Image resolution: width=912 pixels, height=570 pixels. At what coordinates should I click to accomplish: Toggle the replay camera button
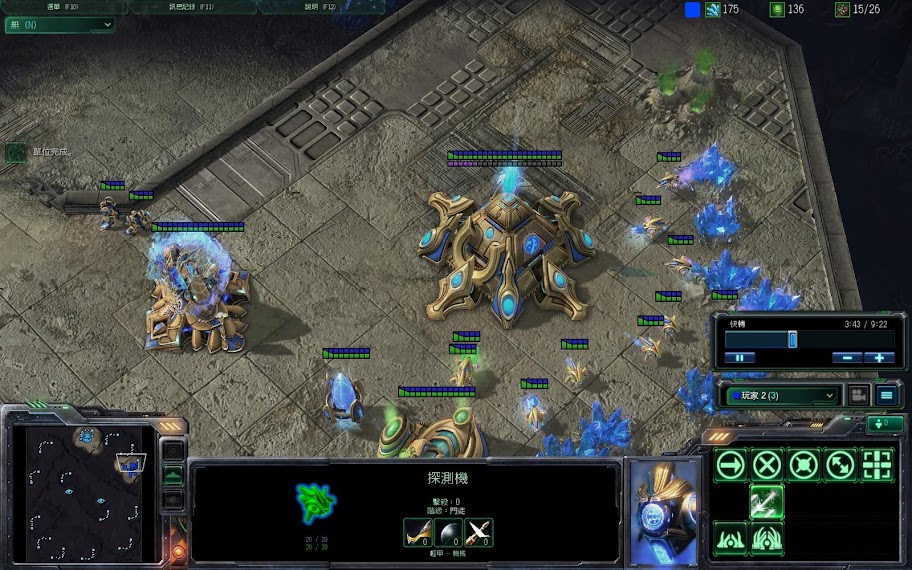pos(858,395)
